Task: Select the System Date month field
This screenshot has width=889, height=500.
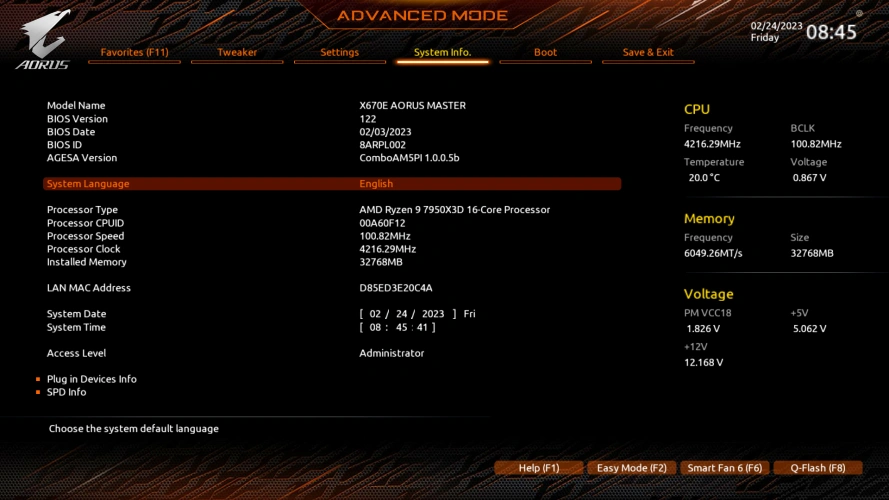Action: [x=375, y=314]
